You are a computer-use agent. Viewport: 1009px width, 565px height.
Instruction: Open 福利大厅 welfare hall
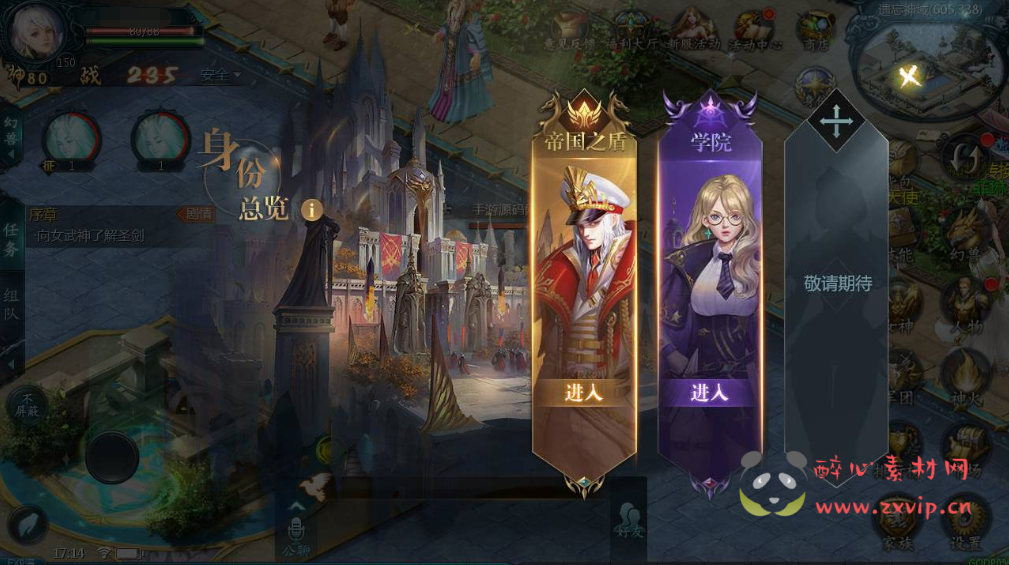[x=632, y=29]
